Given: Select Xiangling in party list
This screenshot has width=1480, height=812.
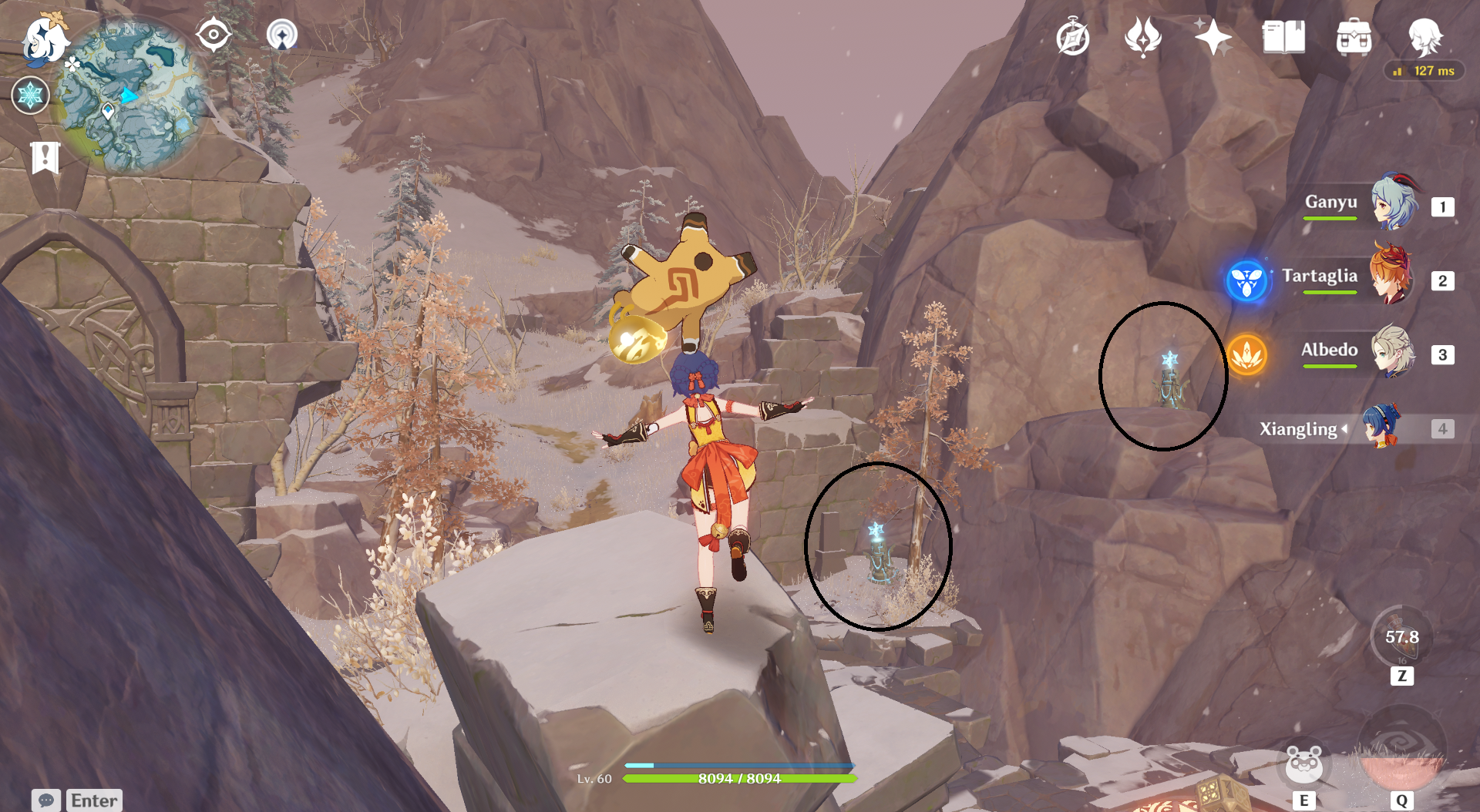Looking at the screenshot, I should coord(1380,428).
